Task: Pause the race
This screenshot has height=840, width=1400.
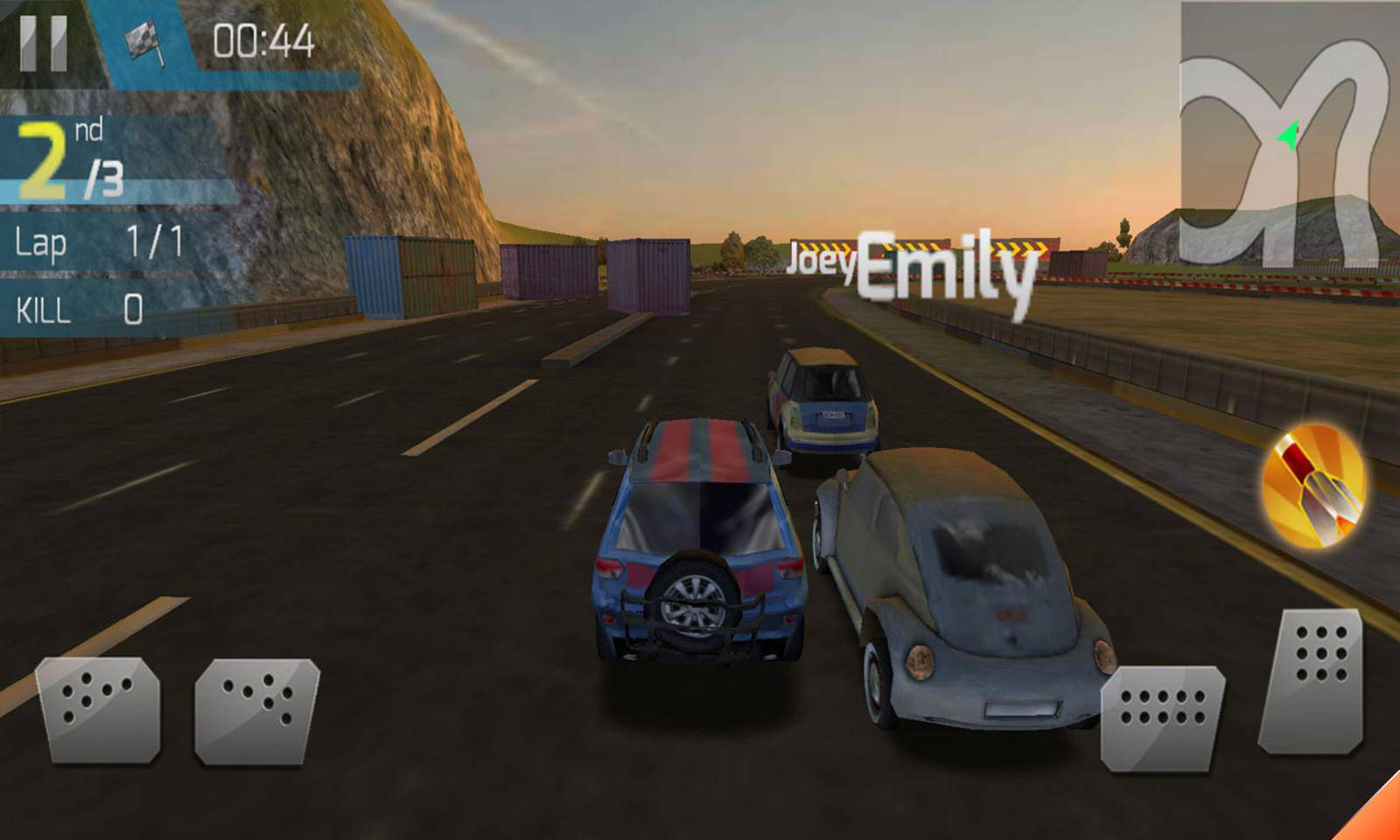Action: tap(43, 42)
